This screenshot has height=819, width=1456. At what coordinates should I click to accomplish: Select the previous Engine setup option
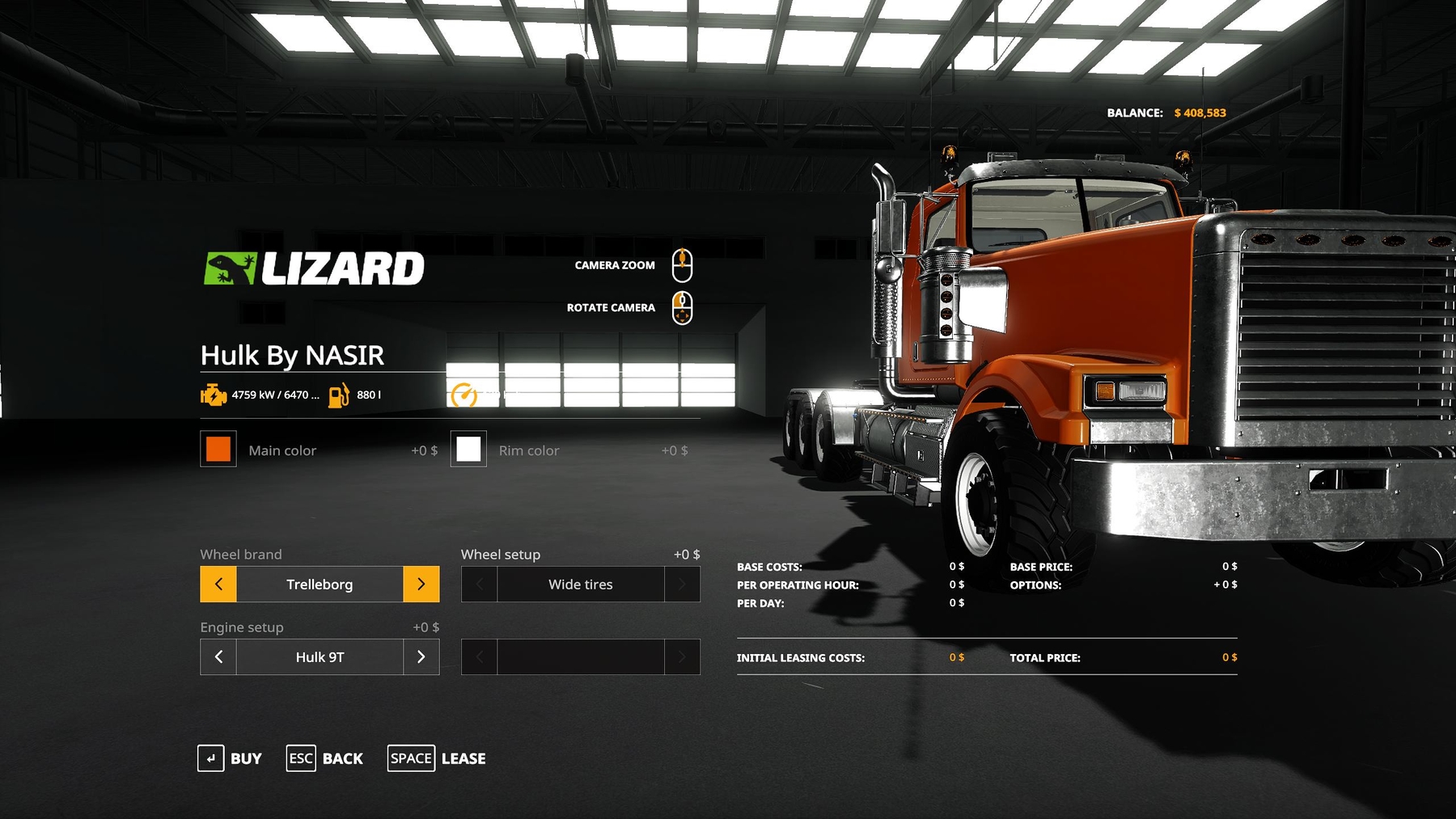(x=218, y=656)
